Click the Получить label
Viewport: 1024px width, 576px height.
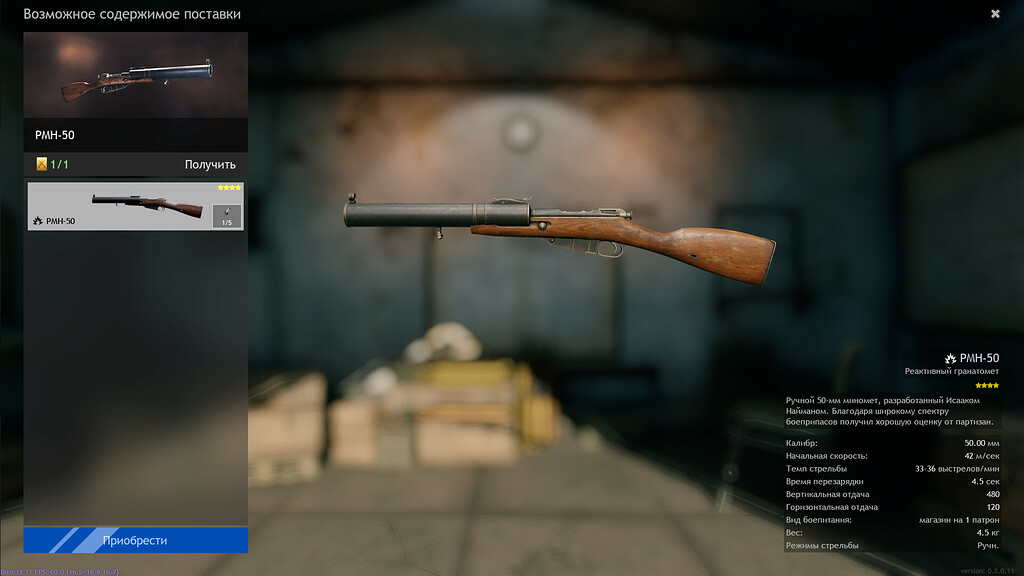pyautogui.click(x=210, y=165)
